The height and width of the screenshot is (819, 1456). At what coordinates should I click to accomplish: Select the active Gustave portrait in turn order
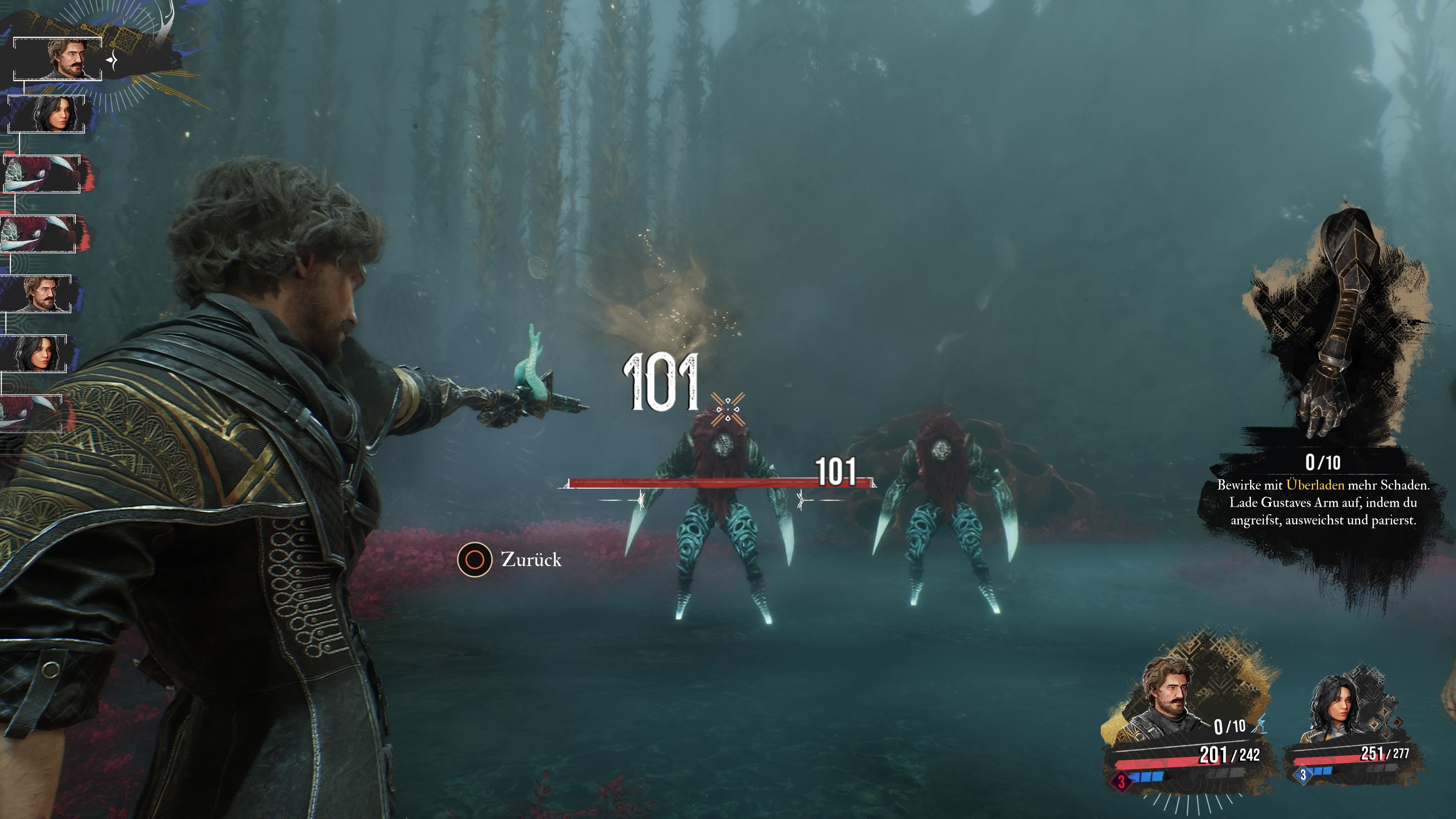[58, 59]
